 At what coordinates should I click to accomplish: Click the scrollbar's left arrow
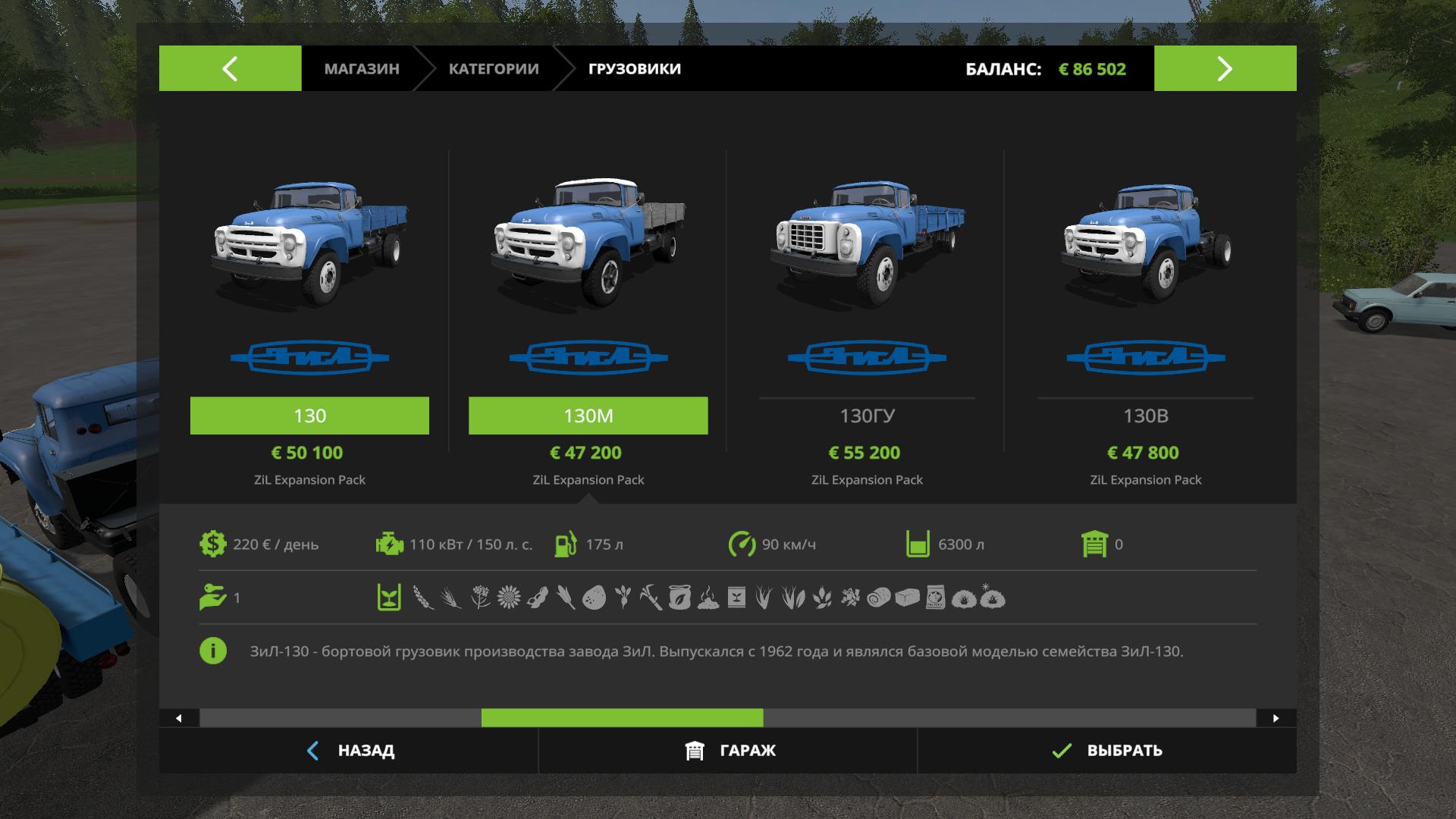coord(179,718)
